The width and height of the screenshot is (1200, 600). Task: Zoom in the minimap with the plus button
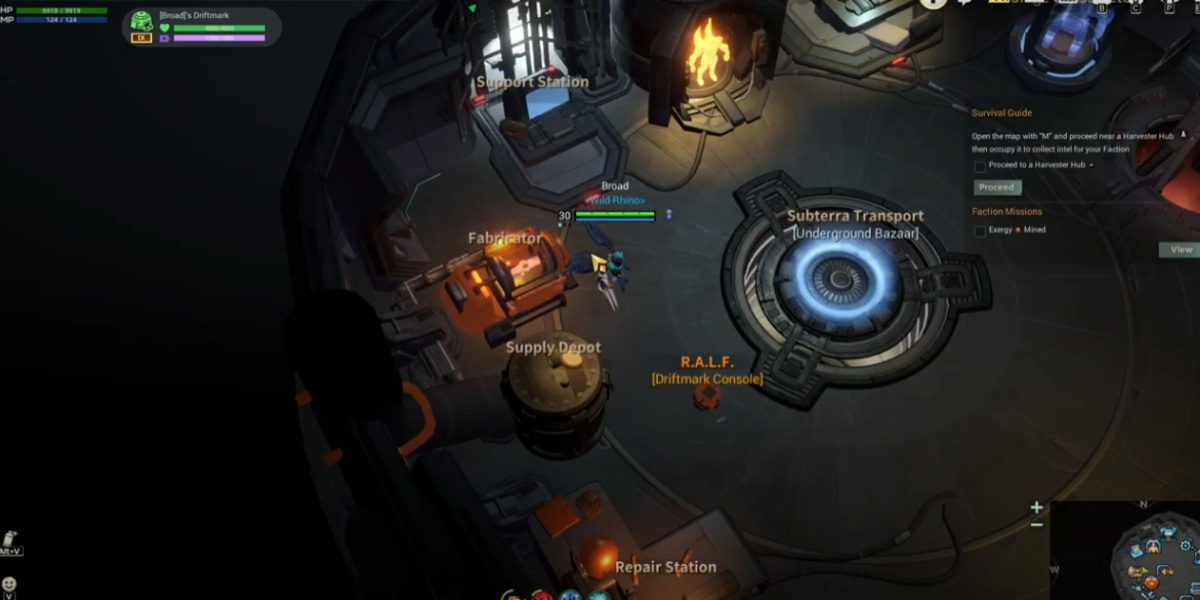click(x=1037, y=508)
